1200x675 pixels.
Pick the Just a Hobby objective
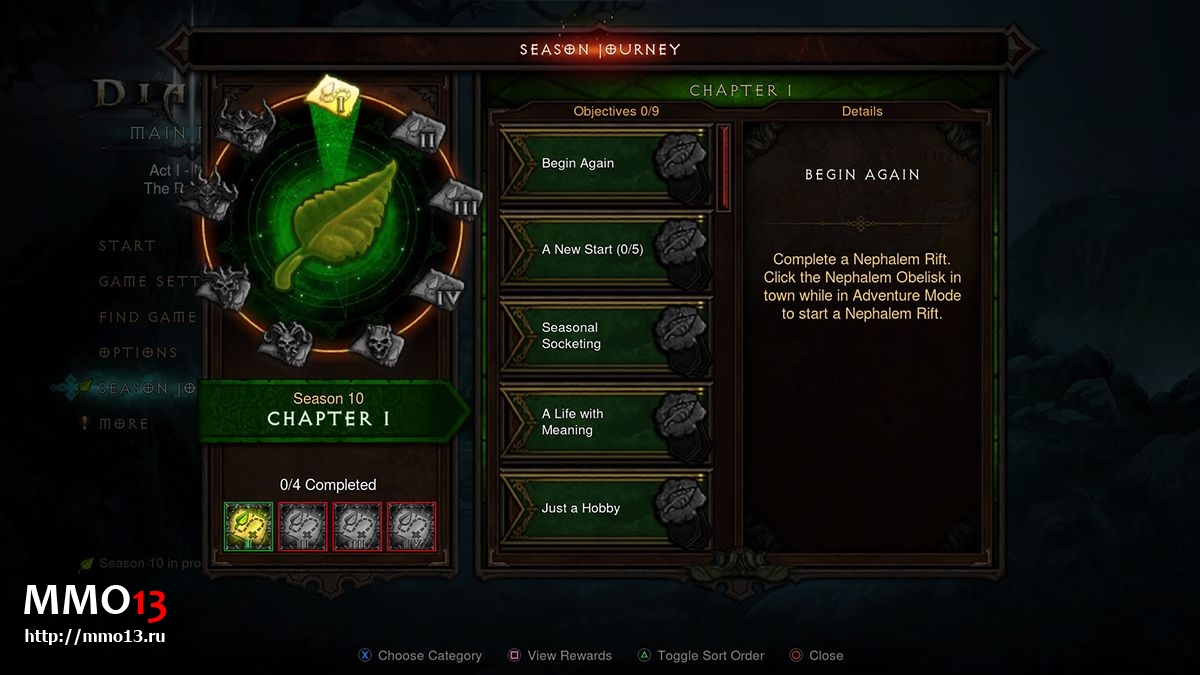[605, 508]
